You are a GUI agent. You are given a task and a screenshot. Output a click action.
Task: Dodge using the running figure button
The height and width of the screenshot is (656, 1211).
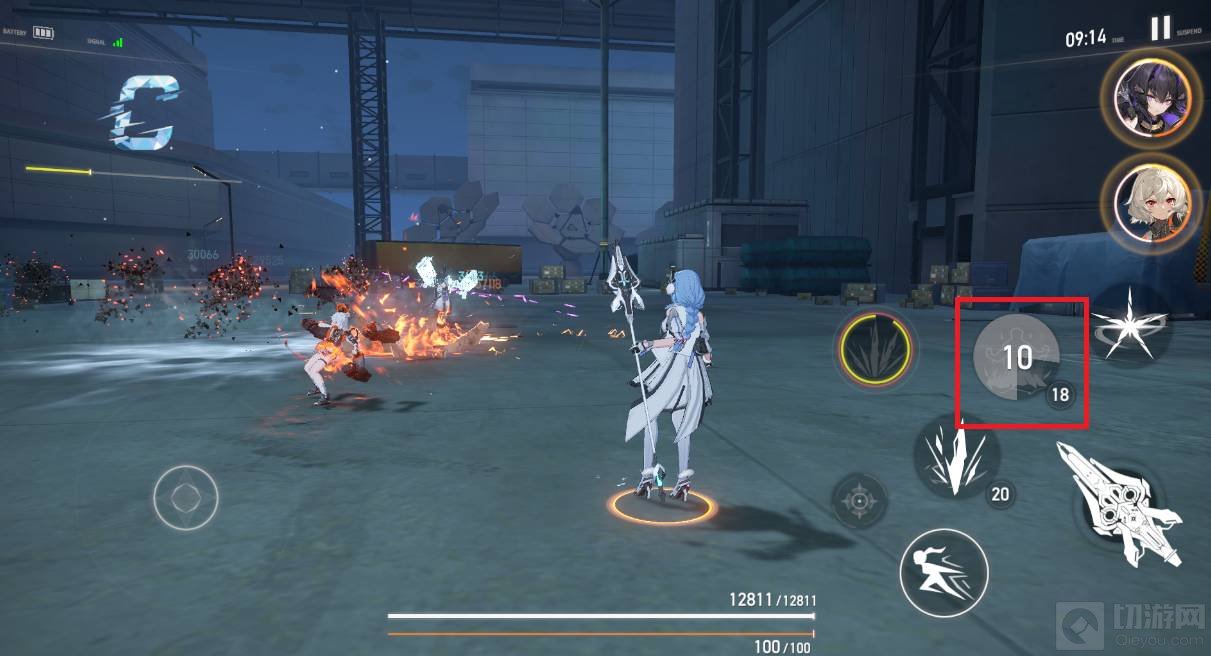(943, 573)
